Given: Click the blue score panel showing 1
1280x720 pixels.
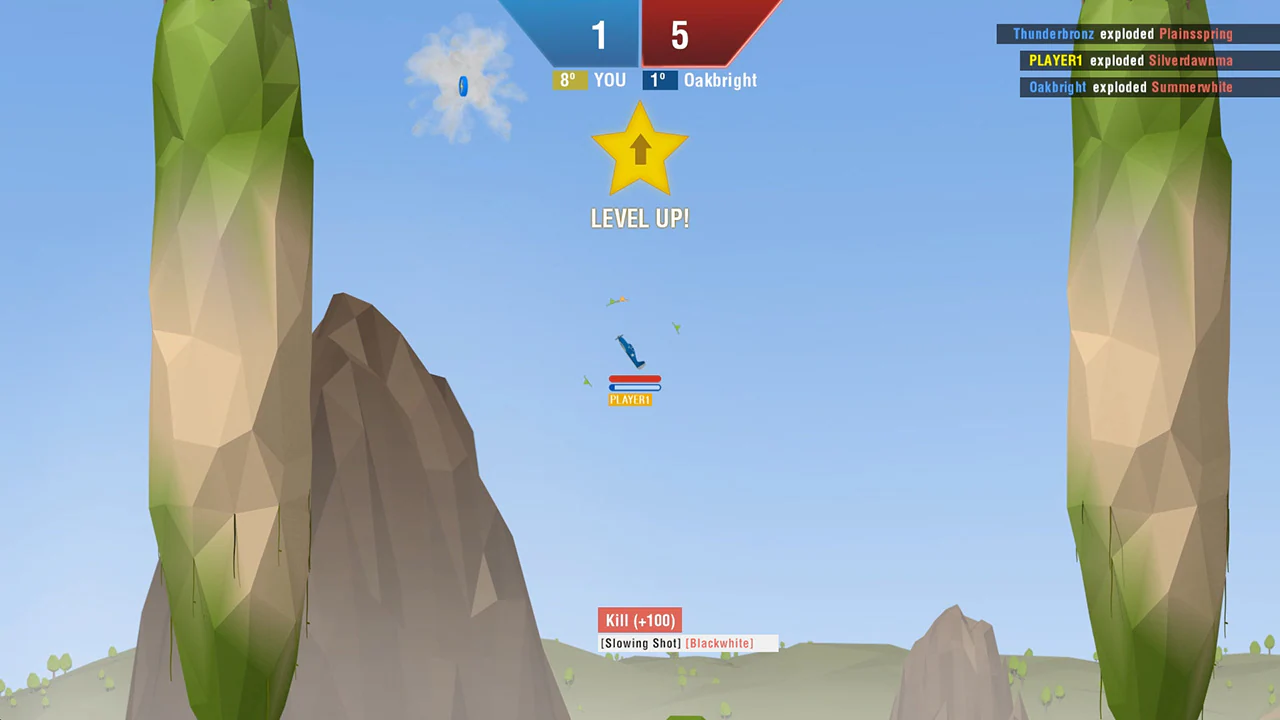Looking at the screenshot, I should click(x=599, y=36).
